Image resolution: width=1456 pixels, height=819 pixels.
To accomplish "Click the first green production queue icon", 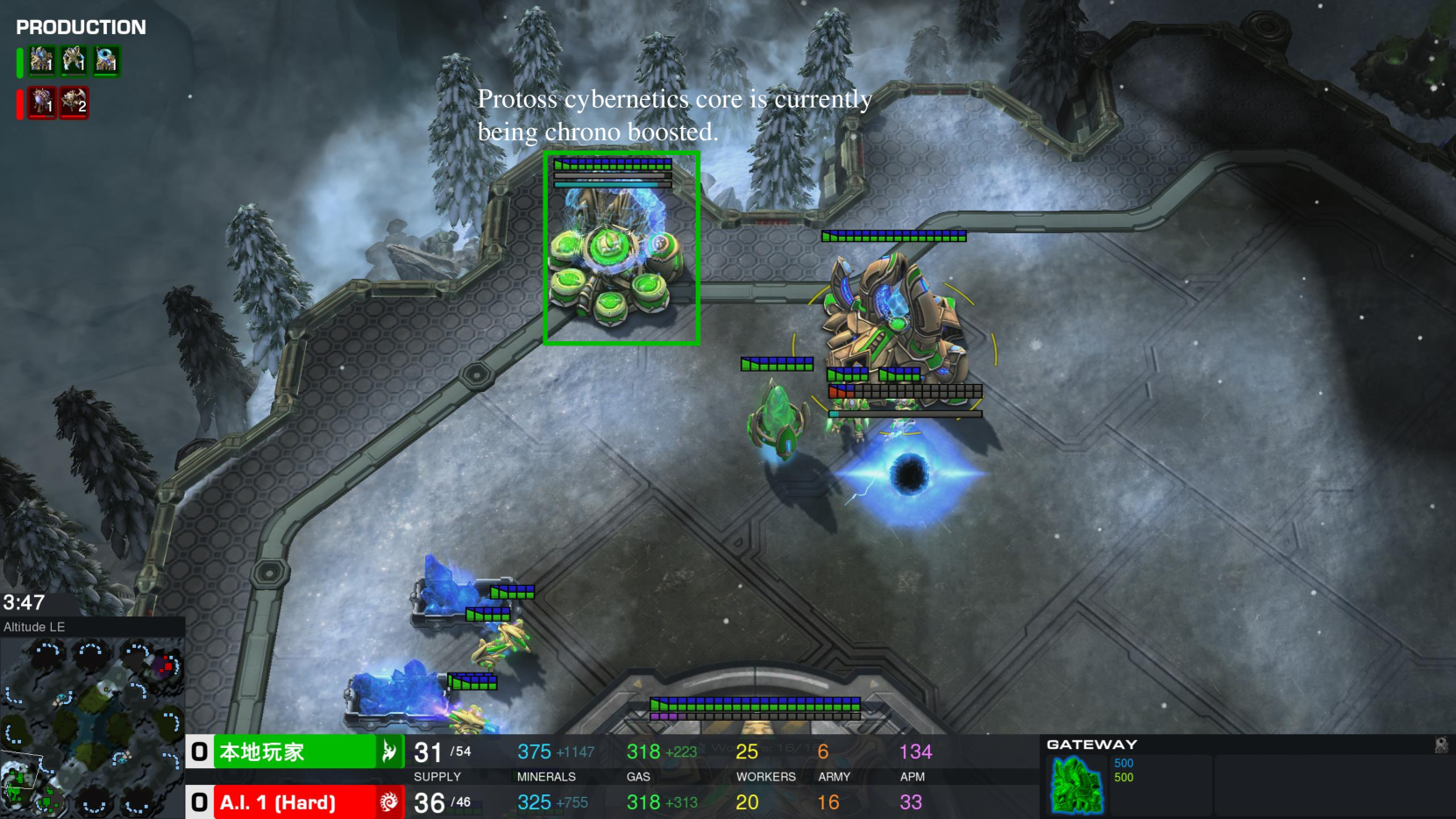I will (x=41, y=61).
